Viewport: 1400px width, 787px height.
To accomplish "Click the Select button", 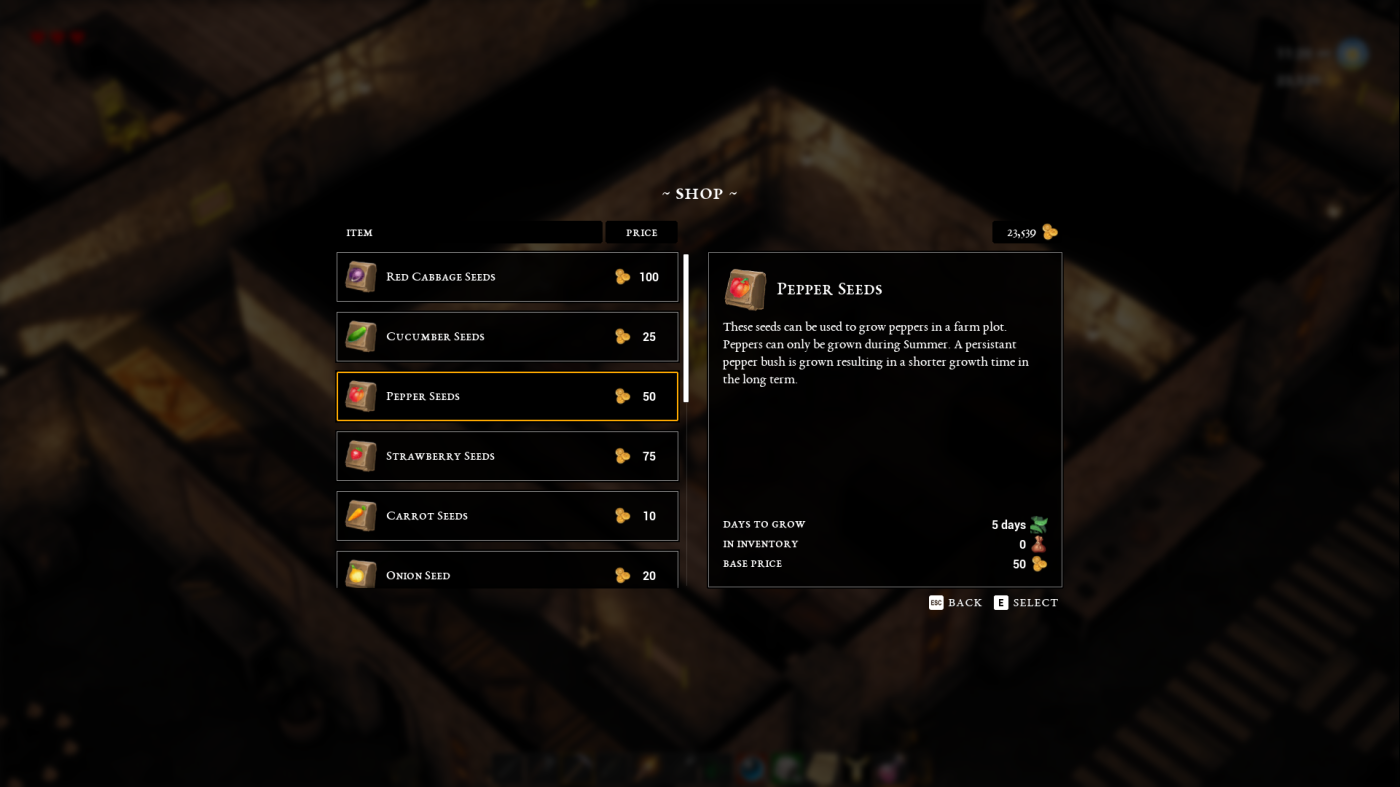I will point(1026,603).
